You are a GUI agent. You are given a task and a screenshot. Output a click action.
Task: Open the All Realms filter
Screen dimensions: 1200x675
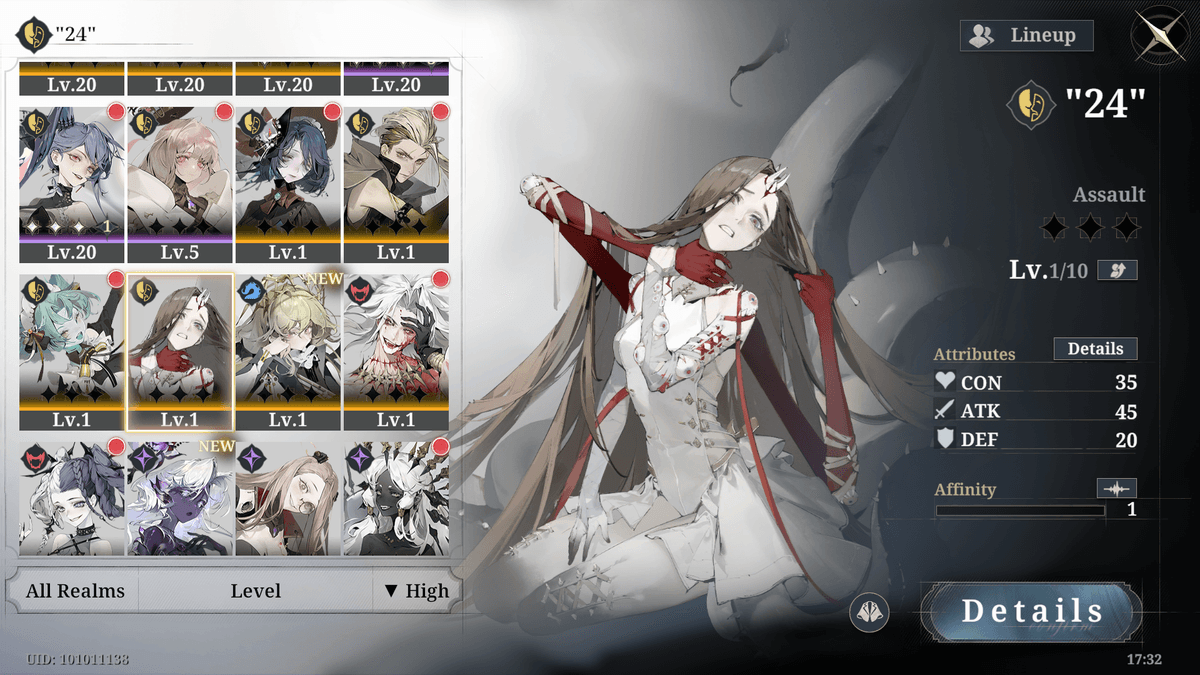(75, 591)
